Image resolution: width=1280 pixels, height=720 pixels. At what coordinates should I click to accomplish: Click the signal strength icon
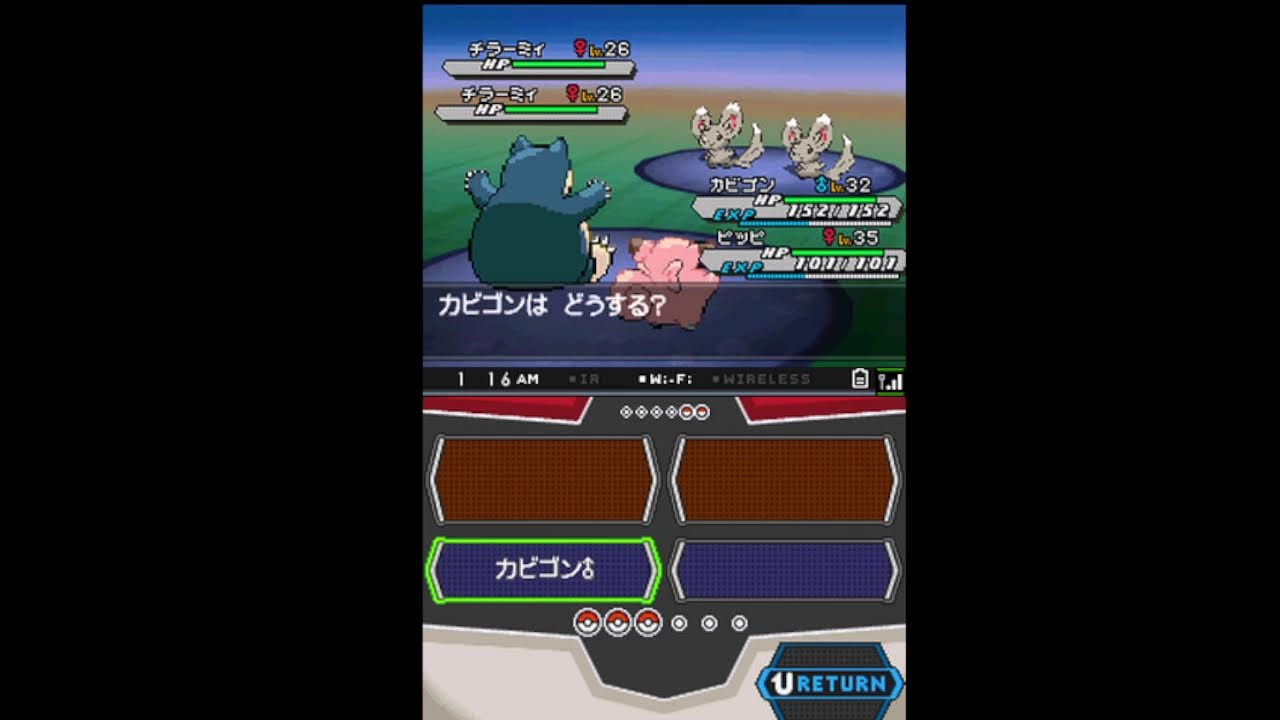click(x=889, y=378)
